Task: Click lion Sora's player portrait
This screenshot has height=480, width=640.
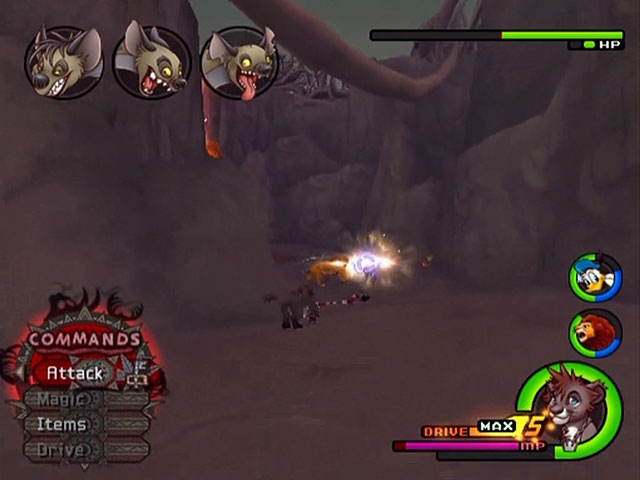Action: click(569, 410)
